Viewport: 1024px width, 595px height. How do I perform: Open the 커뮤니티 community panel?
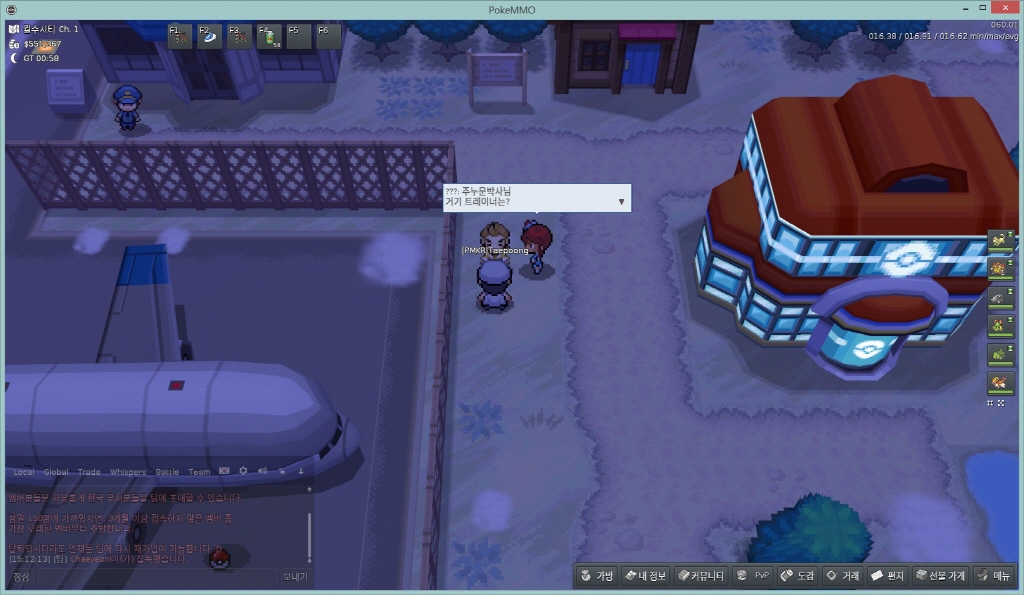699,576
